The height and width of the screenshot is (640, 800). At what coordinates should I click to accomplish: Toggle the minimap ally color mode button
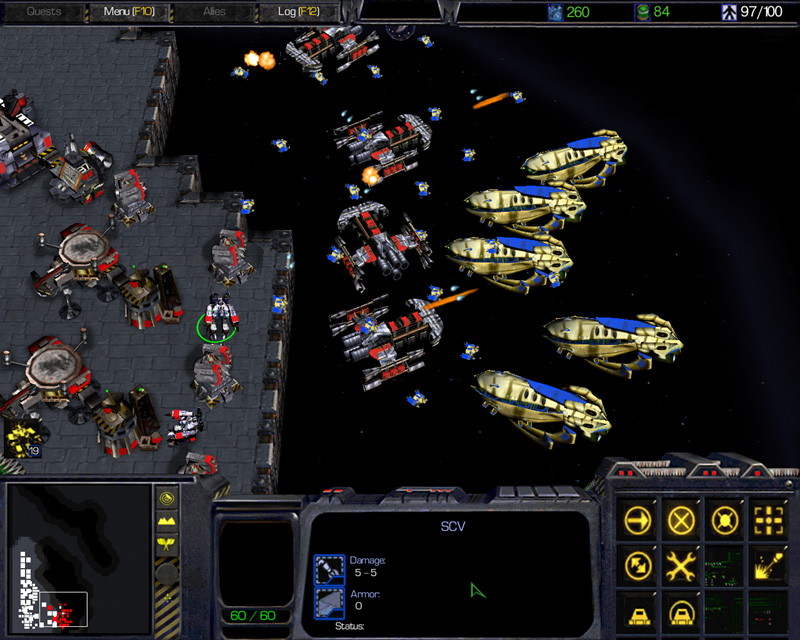click(x=167, y=545)
